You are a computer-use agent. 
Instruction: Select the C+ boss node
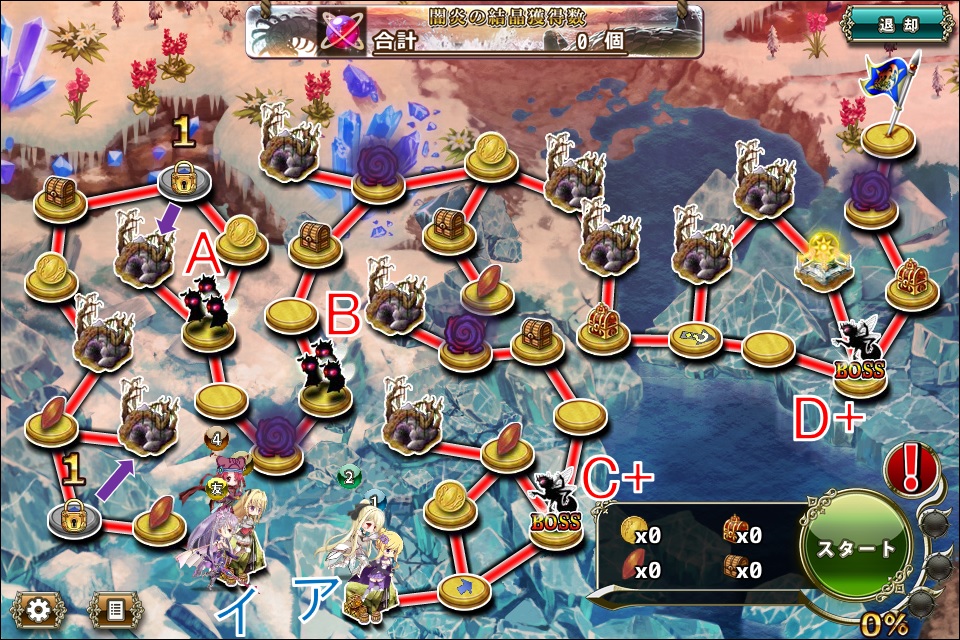coord(553,508)
